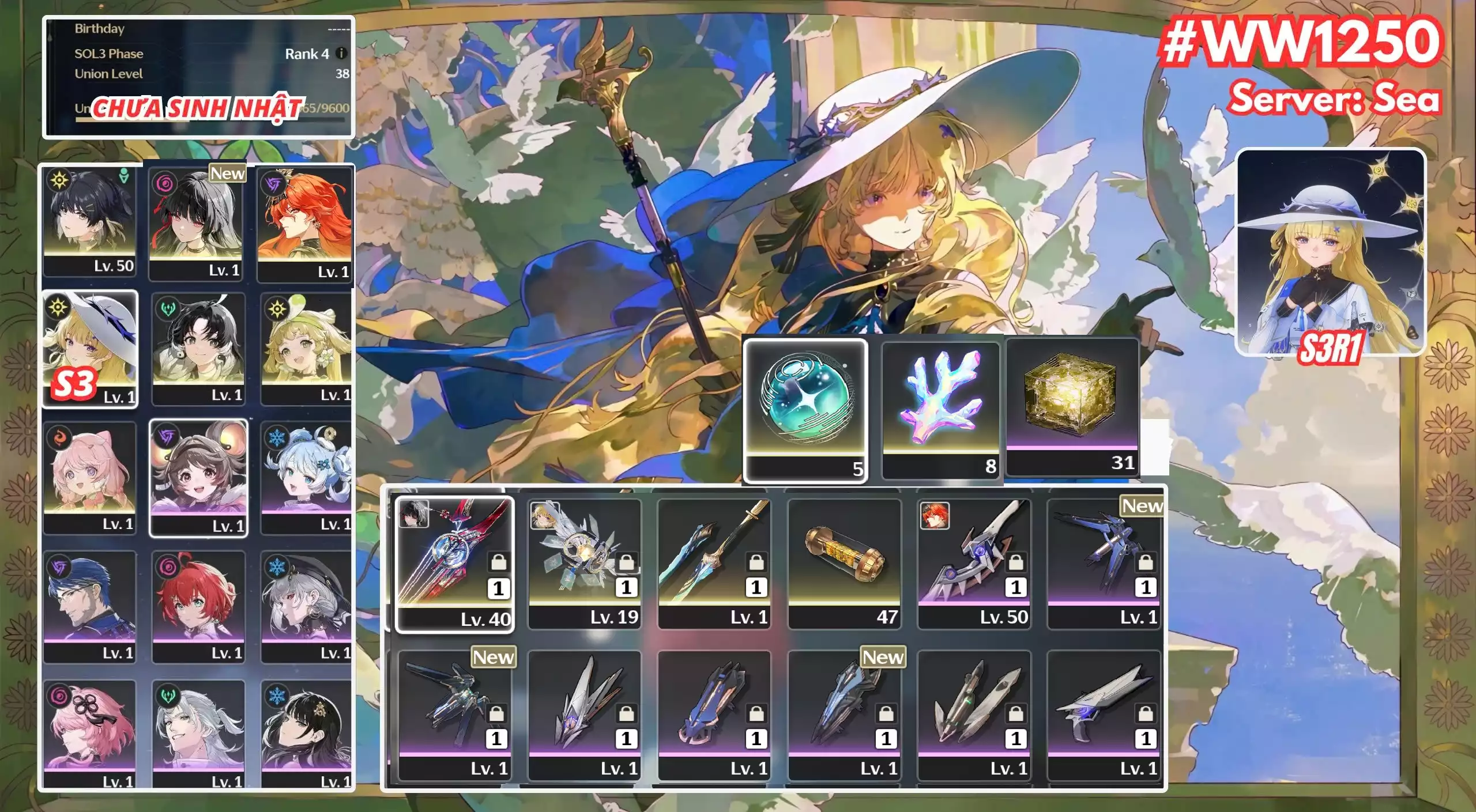The image size is (1476, 812).
Task: Open the Astrite orb item showing quantity 5
Action: (805, 403)
